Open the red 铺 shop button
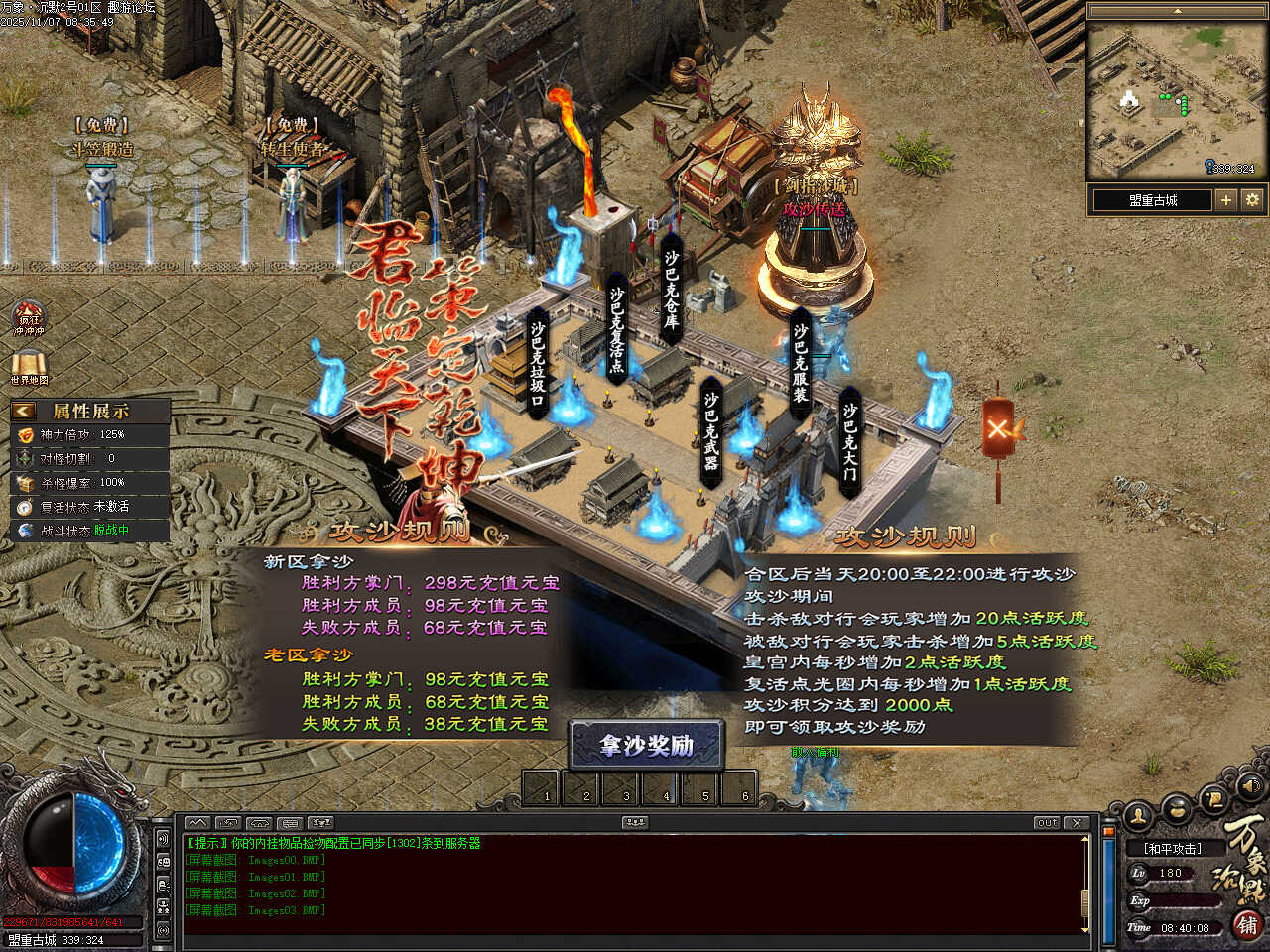 coord(1248,925)
